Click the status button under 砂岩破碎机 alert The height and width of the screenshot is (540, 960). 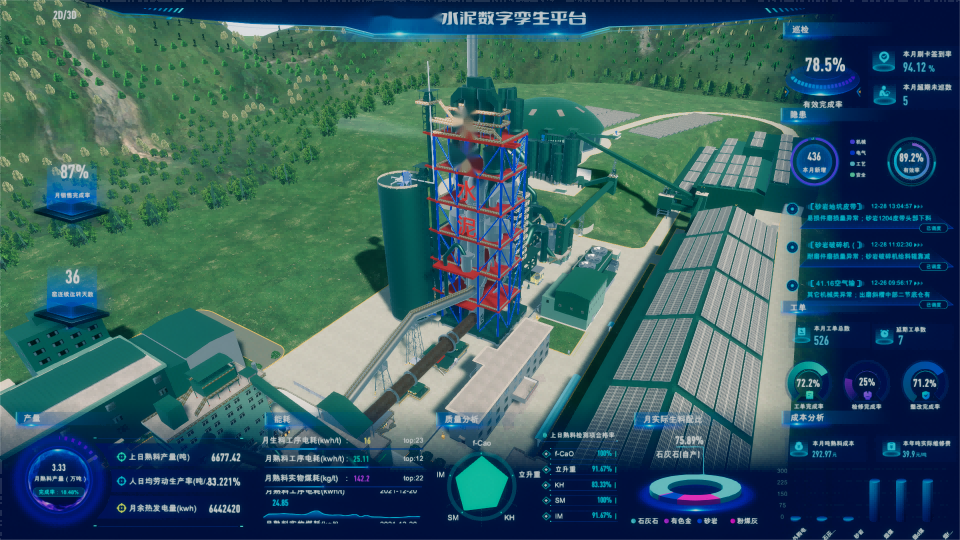tap(933, 267)
